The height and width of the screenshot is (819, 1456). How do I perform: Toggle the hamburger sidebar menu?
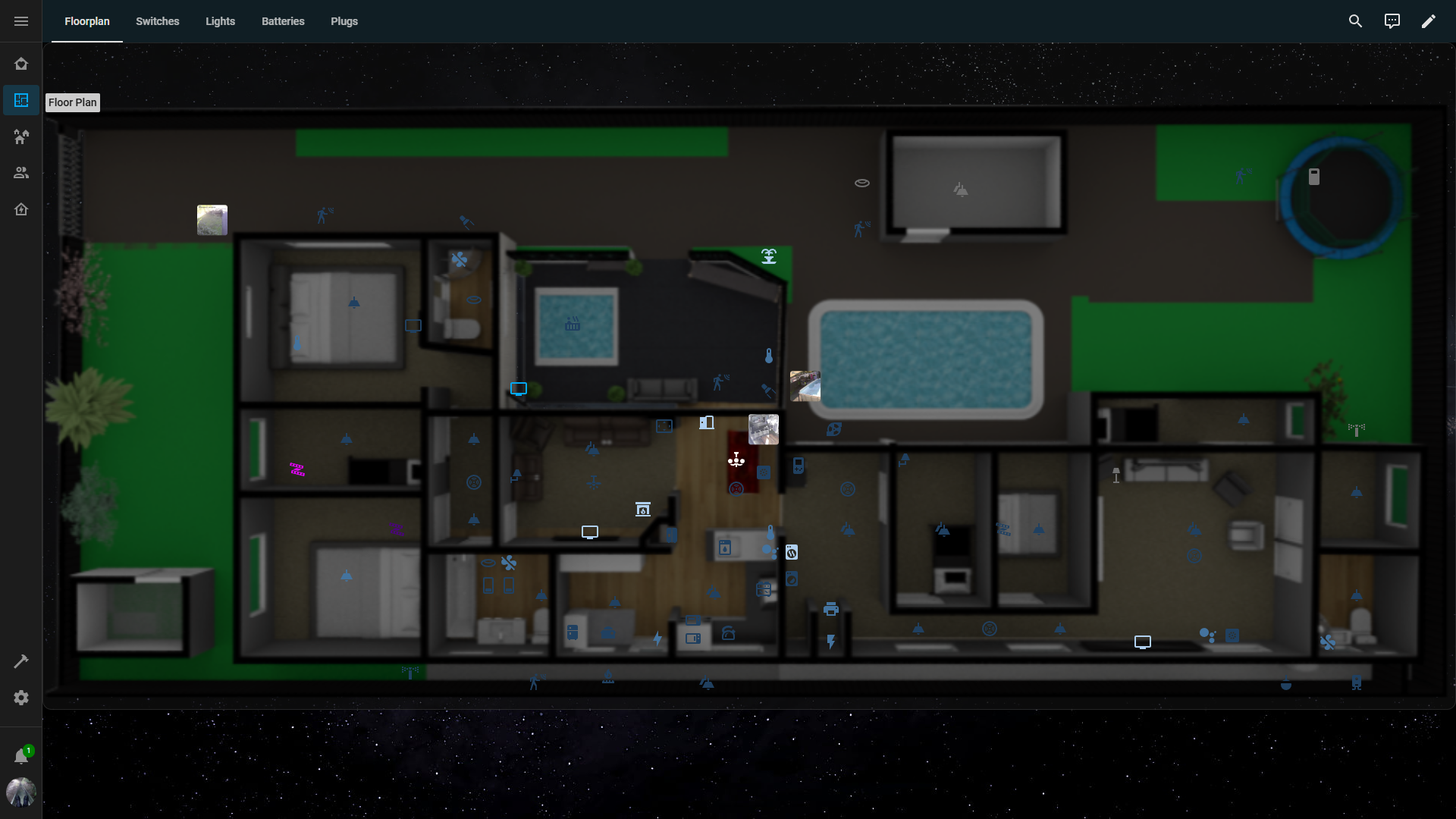21,21
